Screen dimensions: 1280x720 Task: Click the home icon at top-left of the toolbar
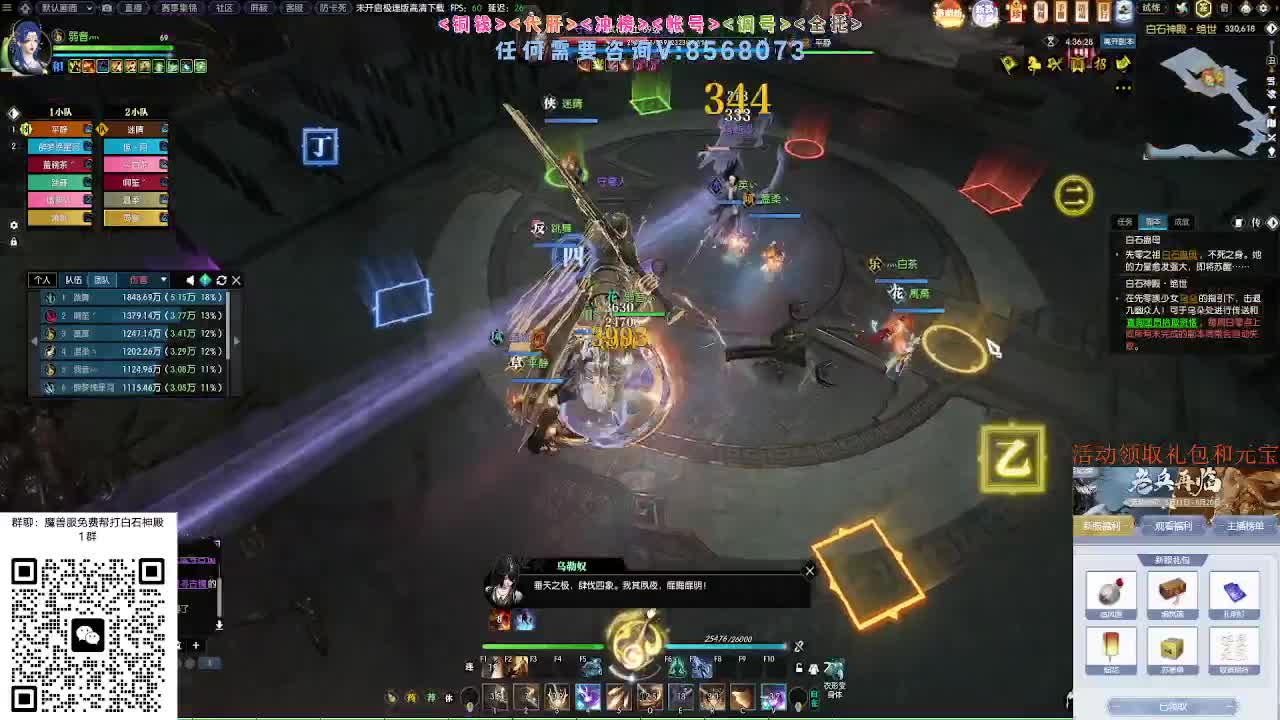[x=23, y=9]
